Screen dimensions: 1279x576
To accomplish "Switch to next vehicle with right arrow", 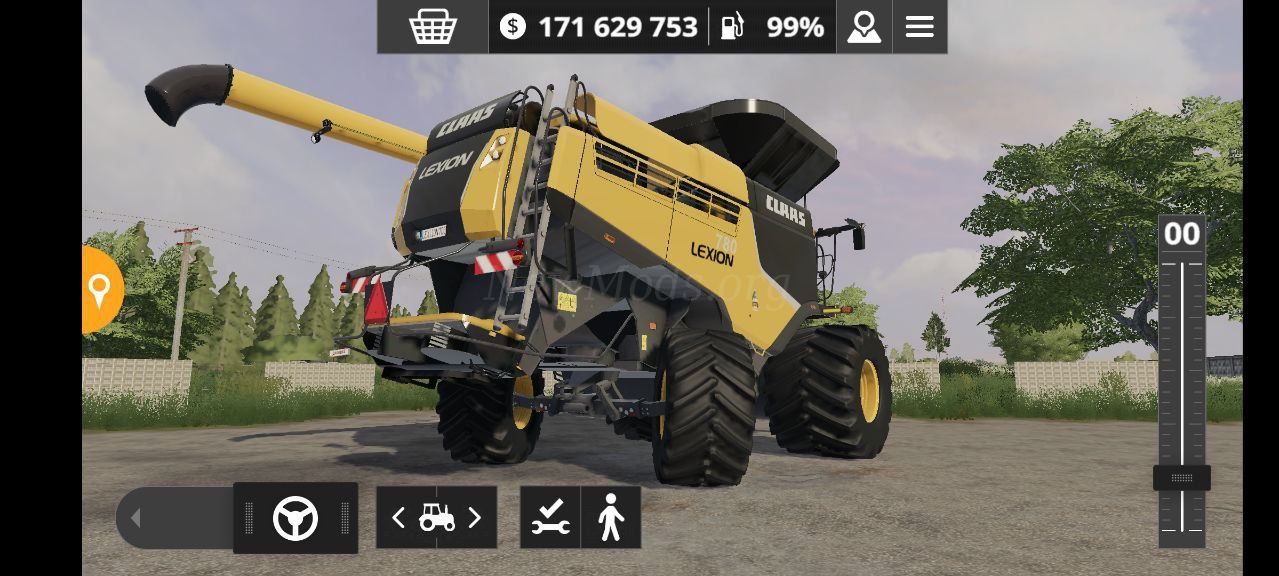I will tap(475, 518).
